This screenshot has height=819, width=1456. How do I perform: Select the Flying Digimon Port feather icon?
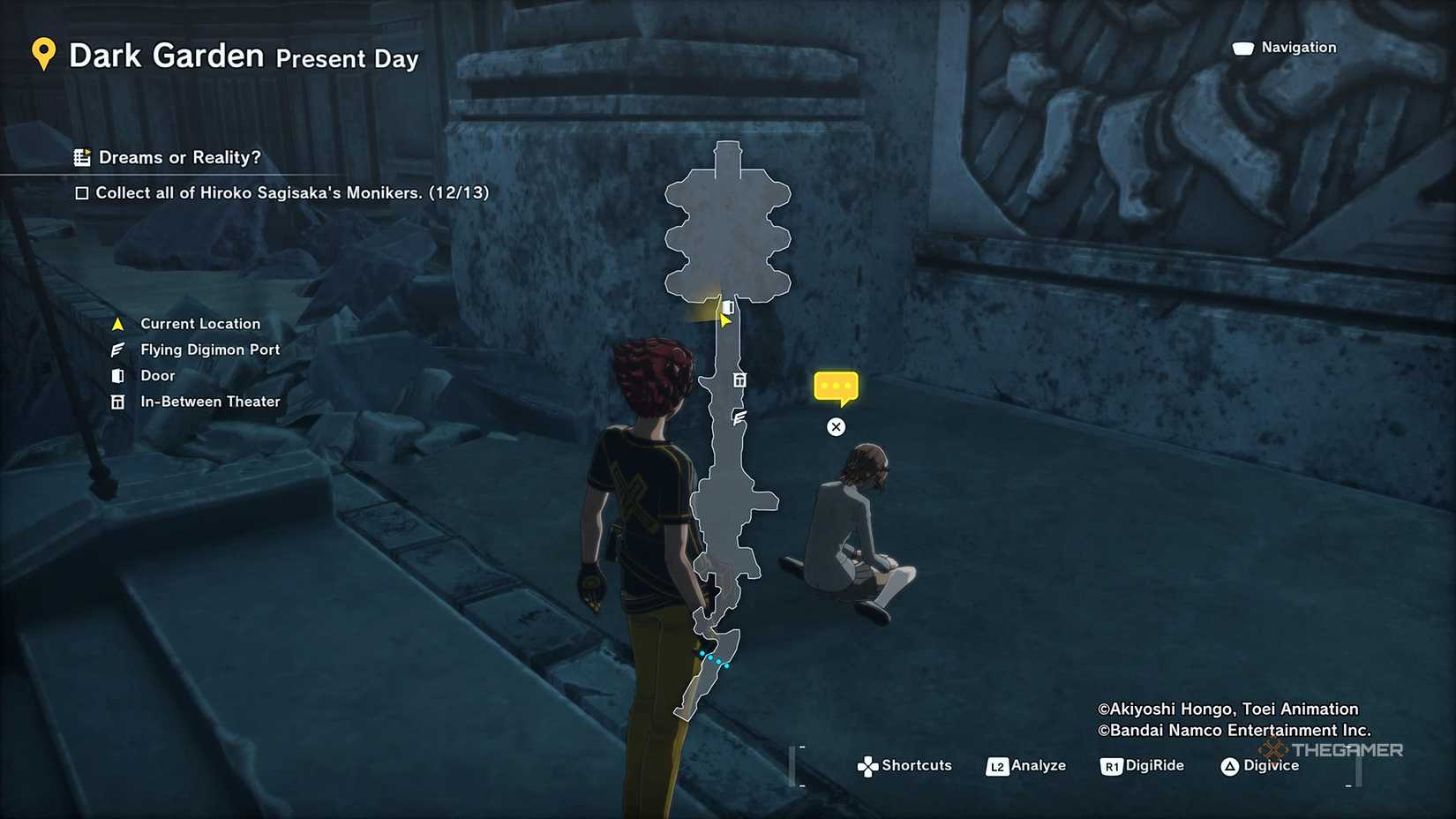tap(117, 349)
